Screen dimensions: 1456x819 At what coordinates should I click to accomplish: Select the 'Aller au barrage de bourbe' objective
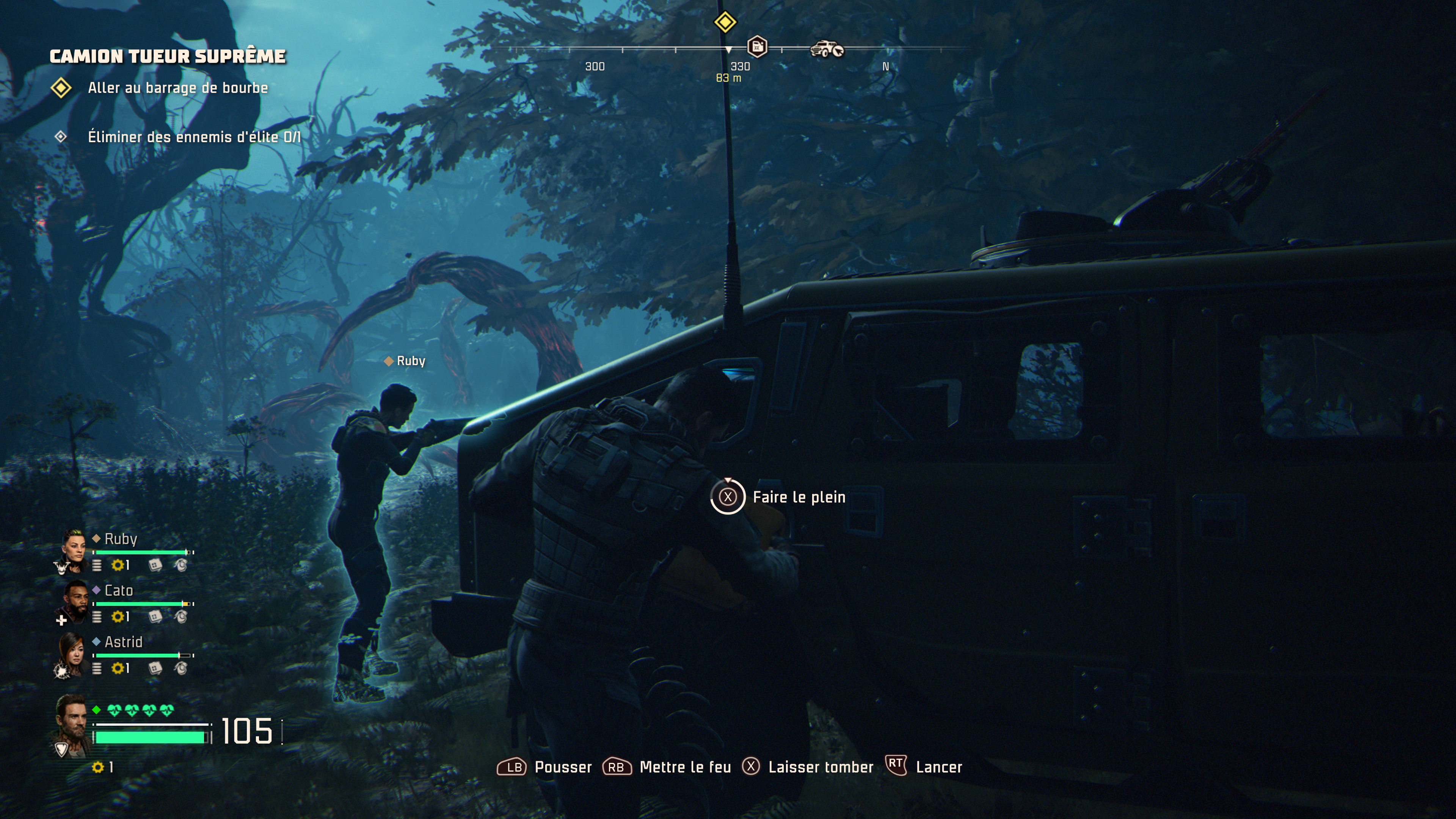click(x=177, y=88)
